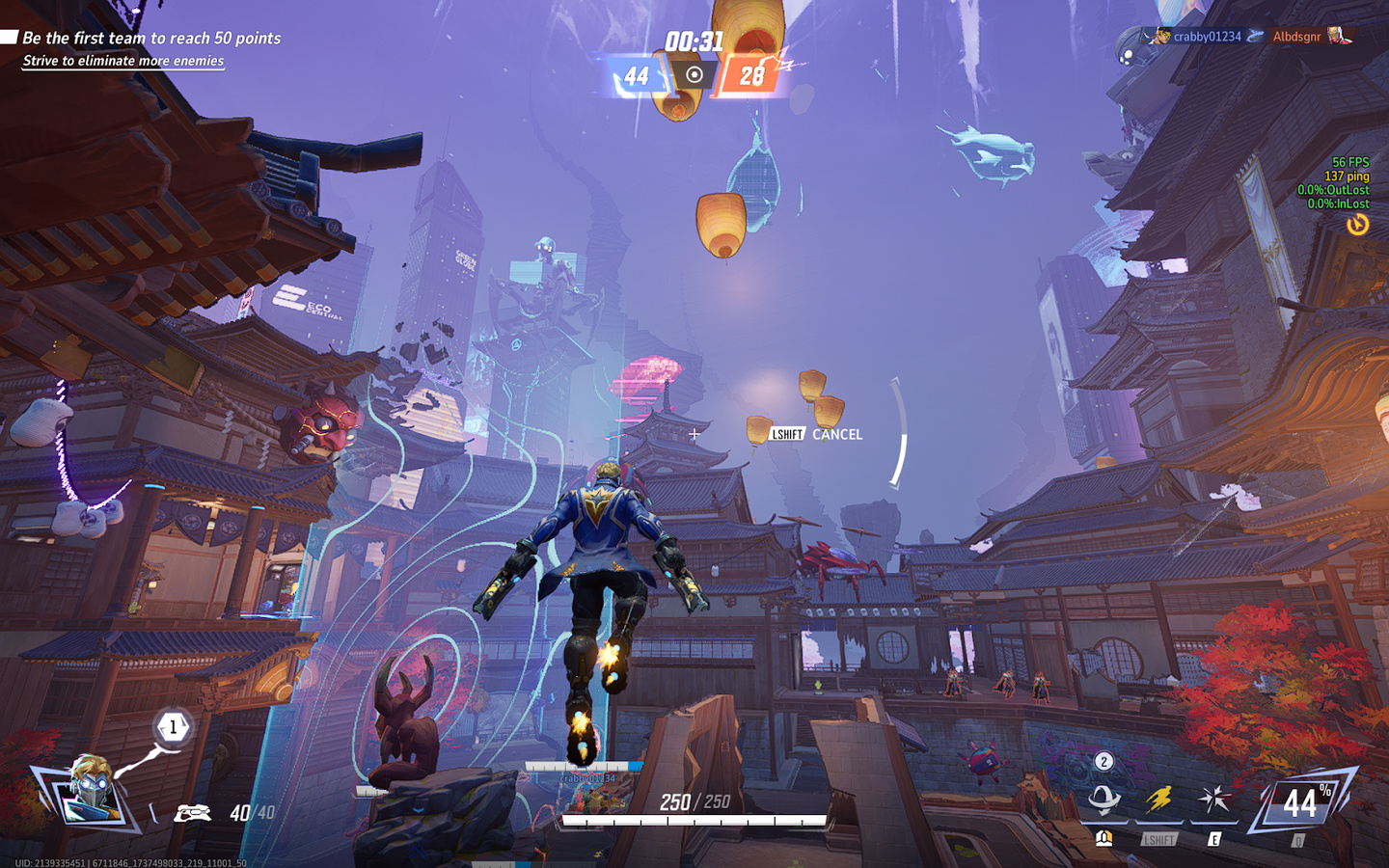Open the objective tracker text
Viewport: 1389px width, 868px height.
click(x=151, y=39)
